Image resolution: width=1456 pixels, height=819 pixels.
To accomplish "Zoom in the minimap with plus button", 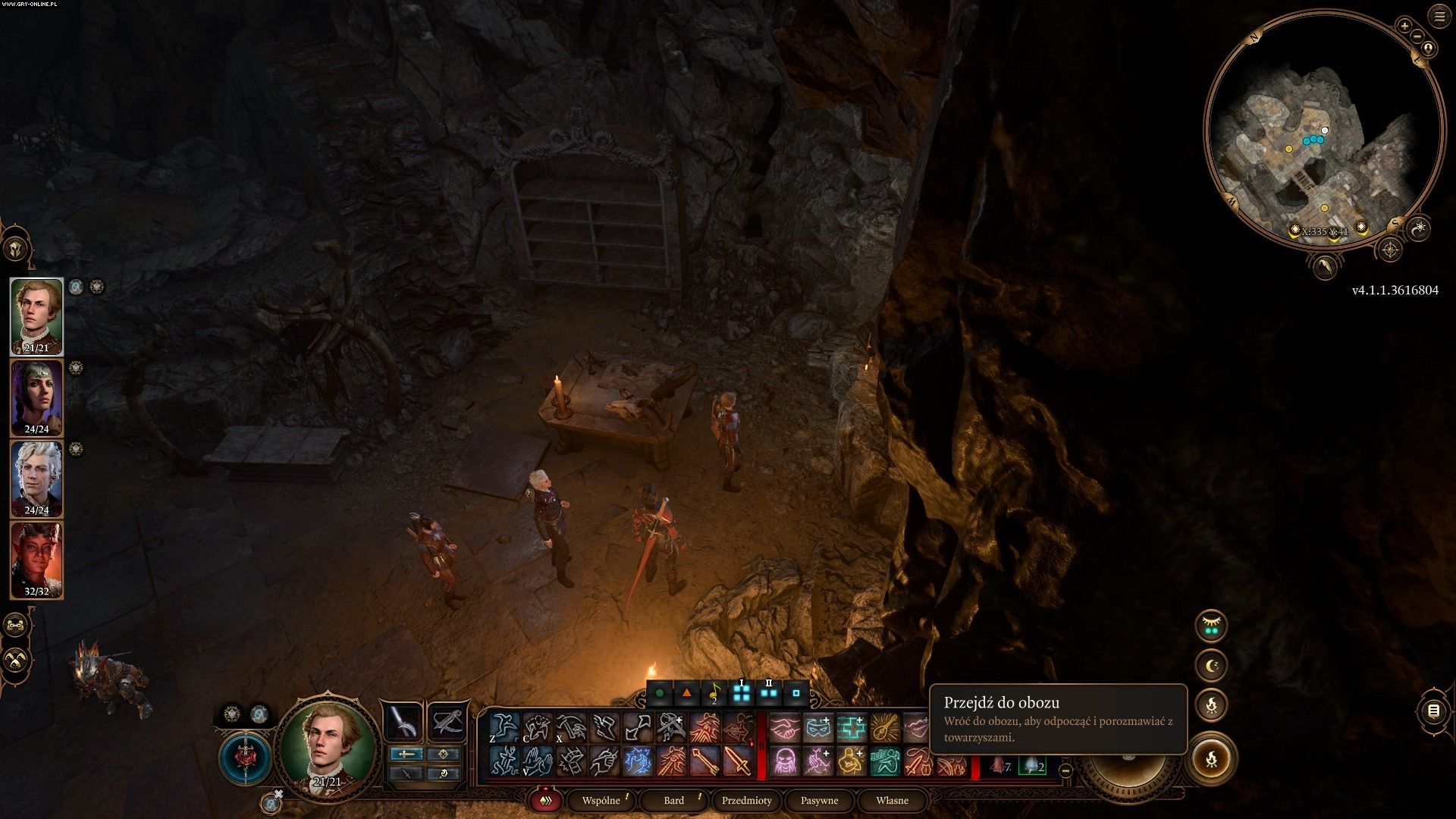I will coord(1404,26).
